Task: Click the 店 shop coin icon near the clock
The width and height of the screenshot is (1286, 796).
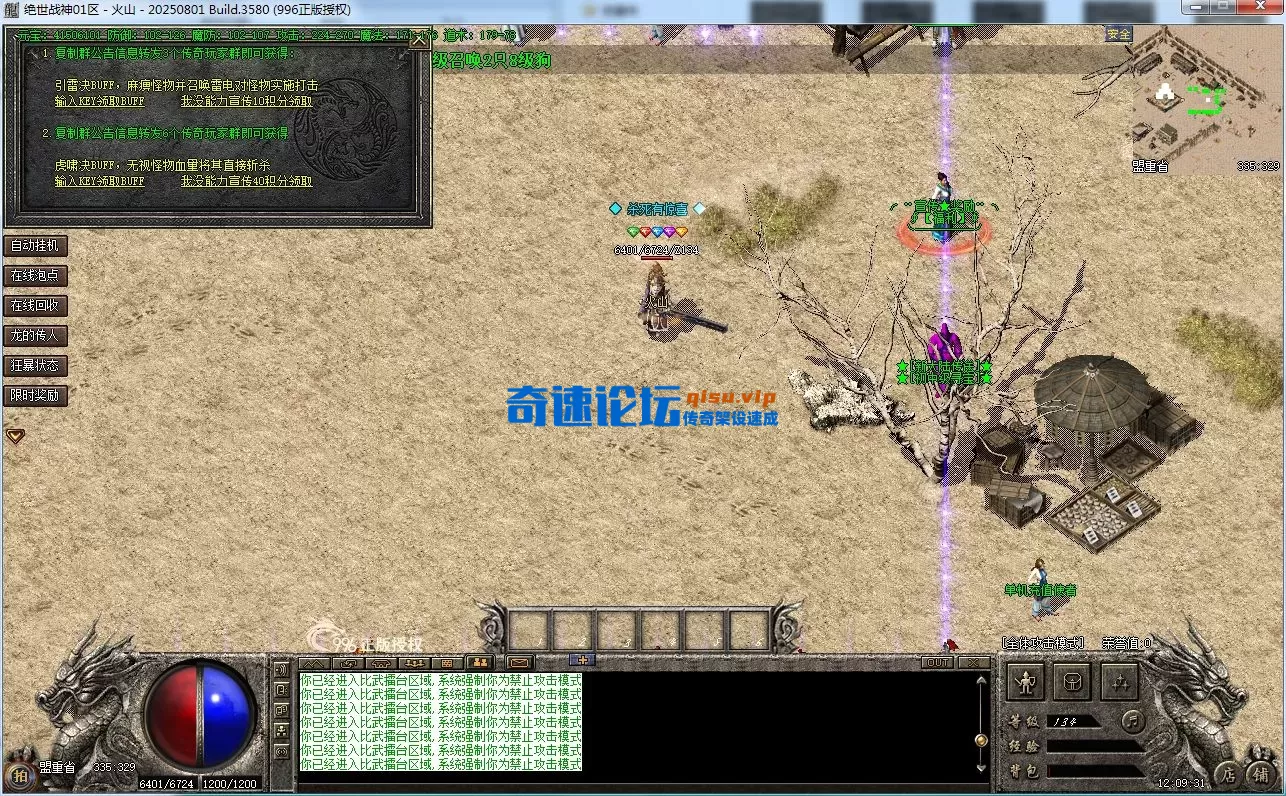Action: [1230, 775]
